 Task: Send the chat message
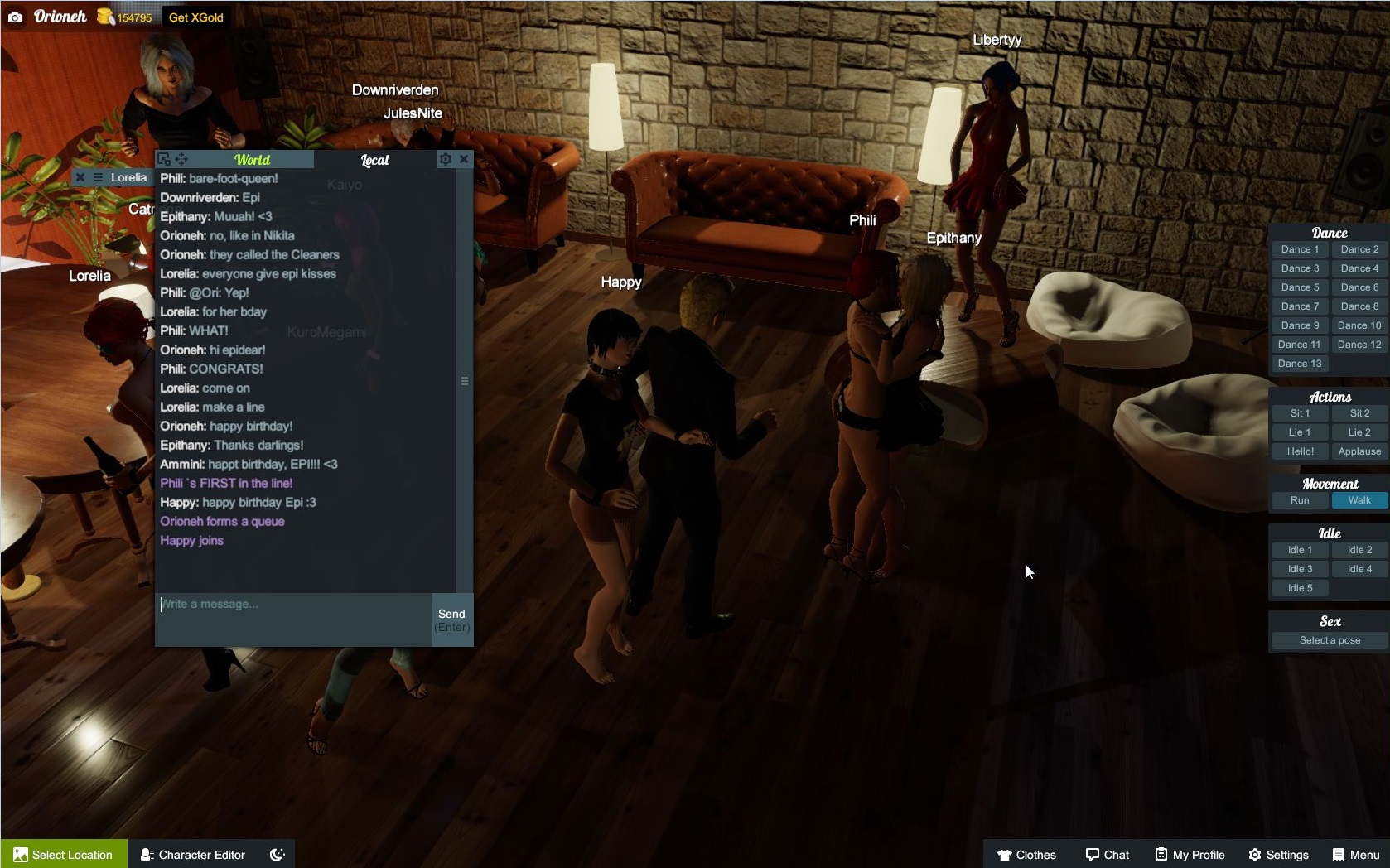[451, 620]
